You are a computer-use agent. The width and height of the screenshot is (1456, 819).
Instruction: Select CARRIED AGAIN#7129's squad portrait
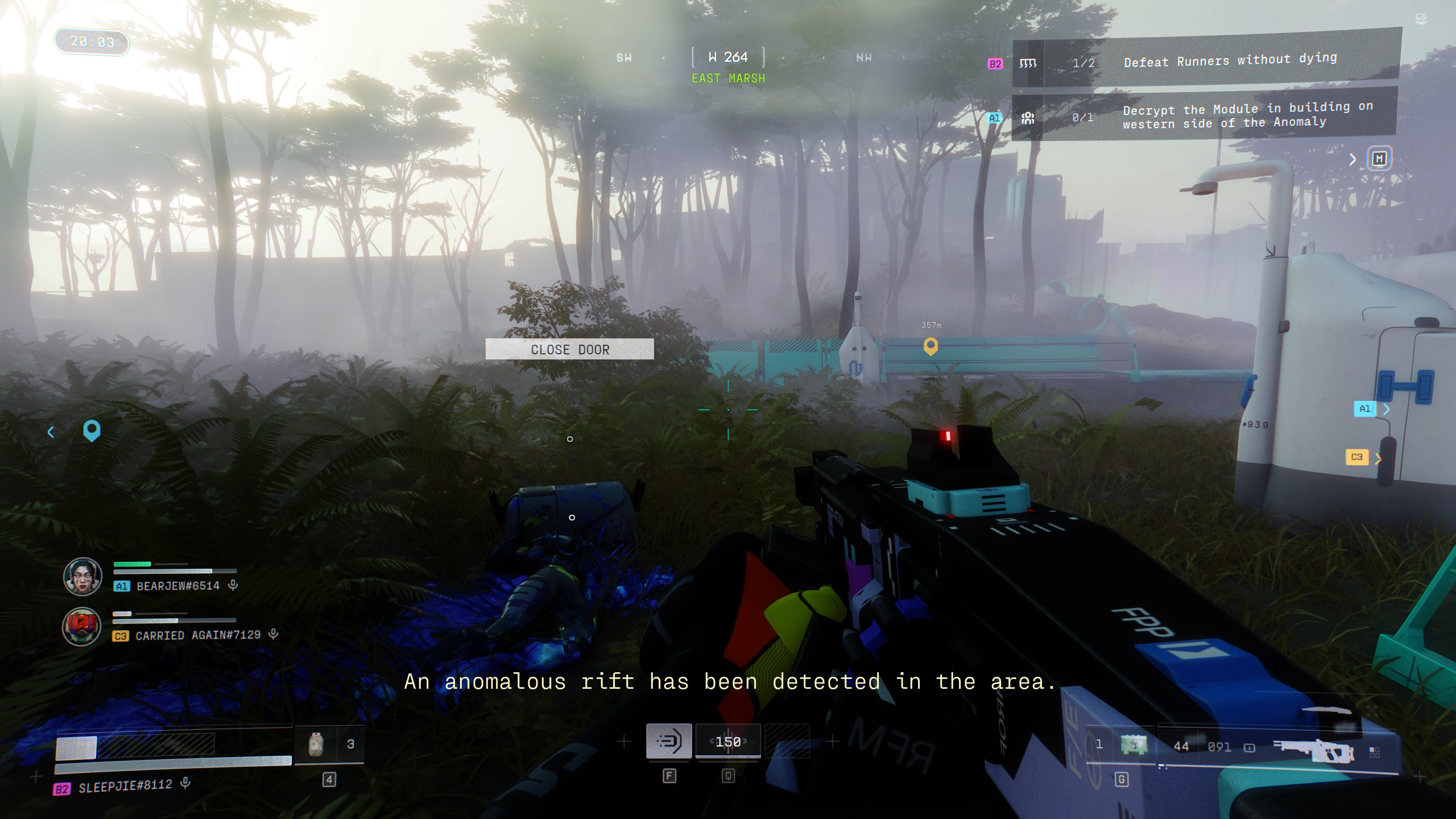point(82,627)
